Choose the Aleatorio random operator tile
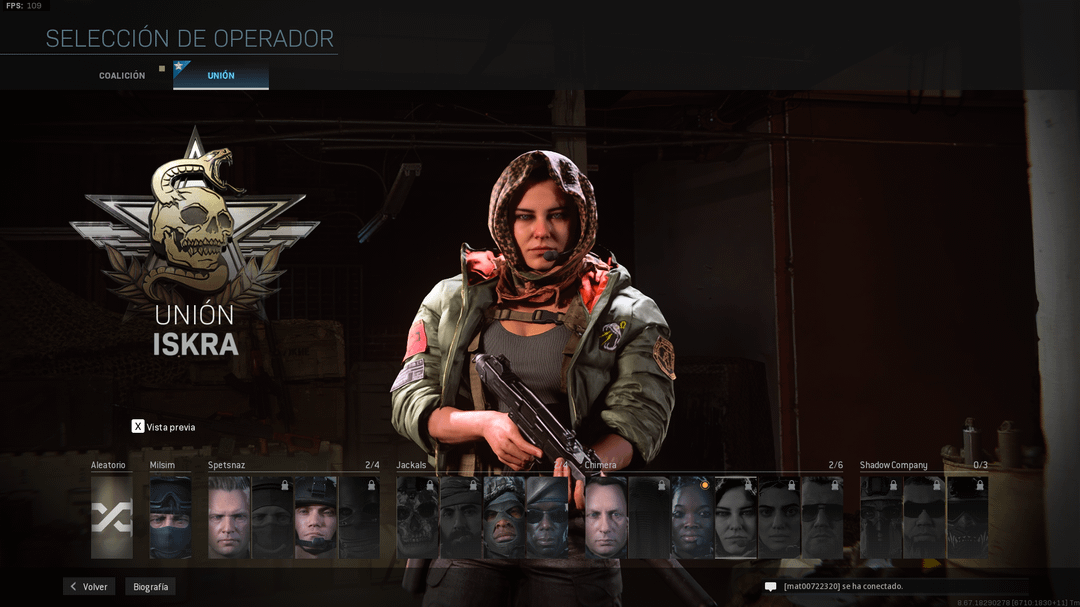This screenshot has width=1080, height=607. (111, 517)
